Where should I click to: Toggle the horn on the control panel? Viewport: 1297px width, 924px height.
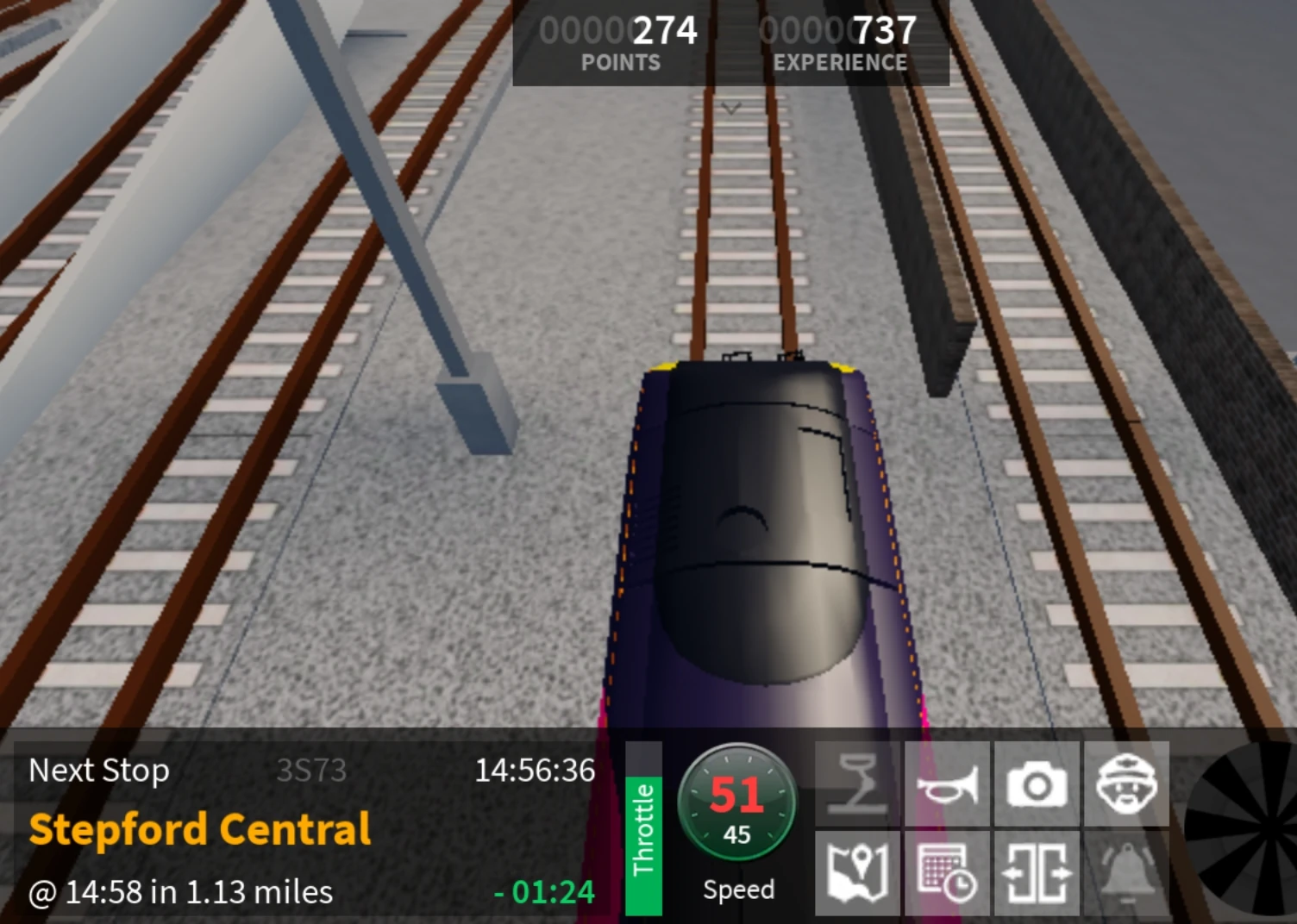(x=949, y=783)
